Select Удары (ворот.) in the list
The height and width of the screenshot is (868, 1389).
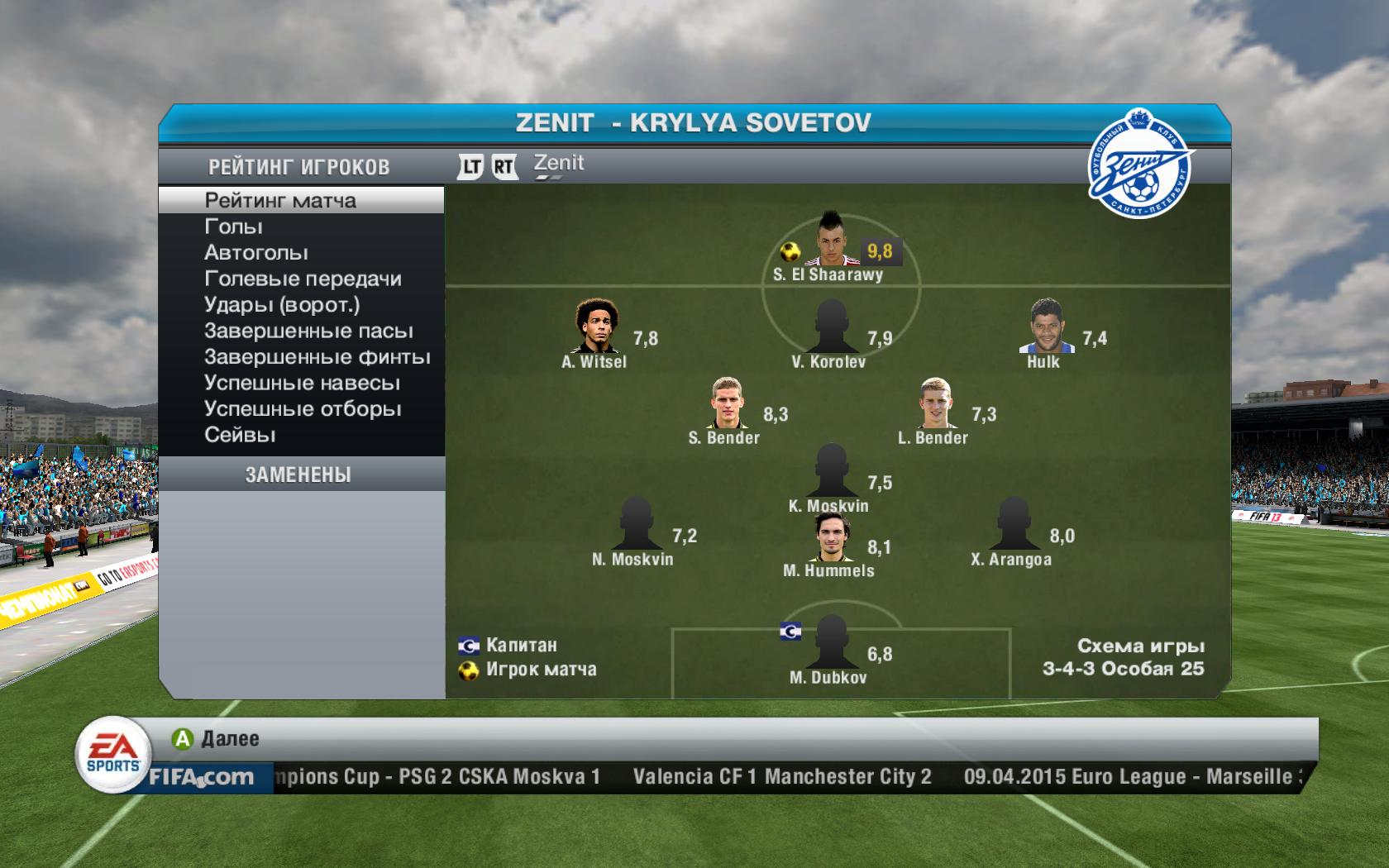click(282, 305)
